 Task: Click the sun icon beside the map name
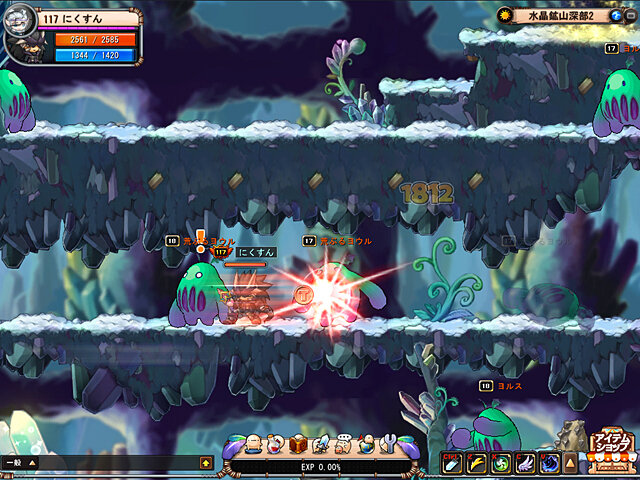[x=506, y=16]
